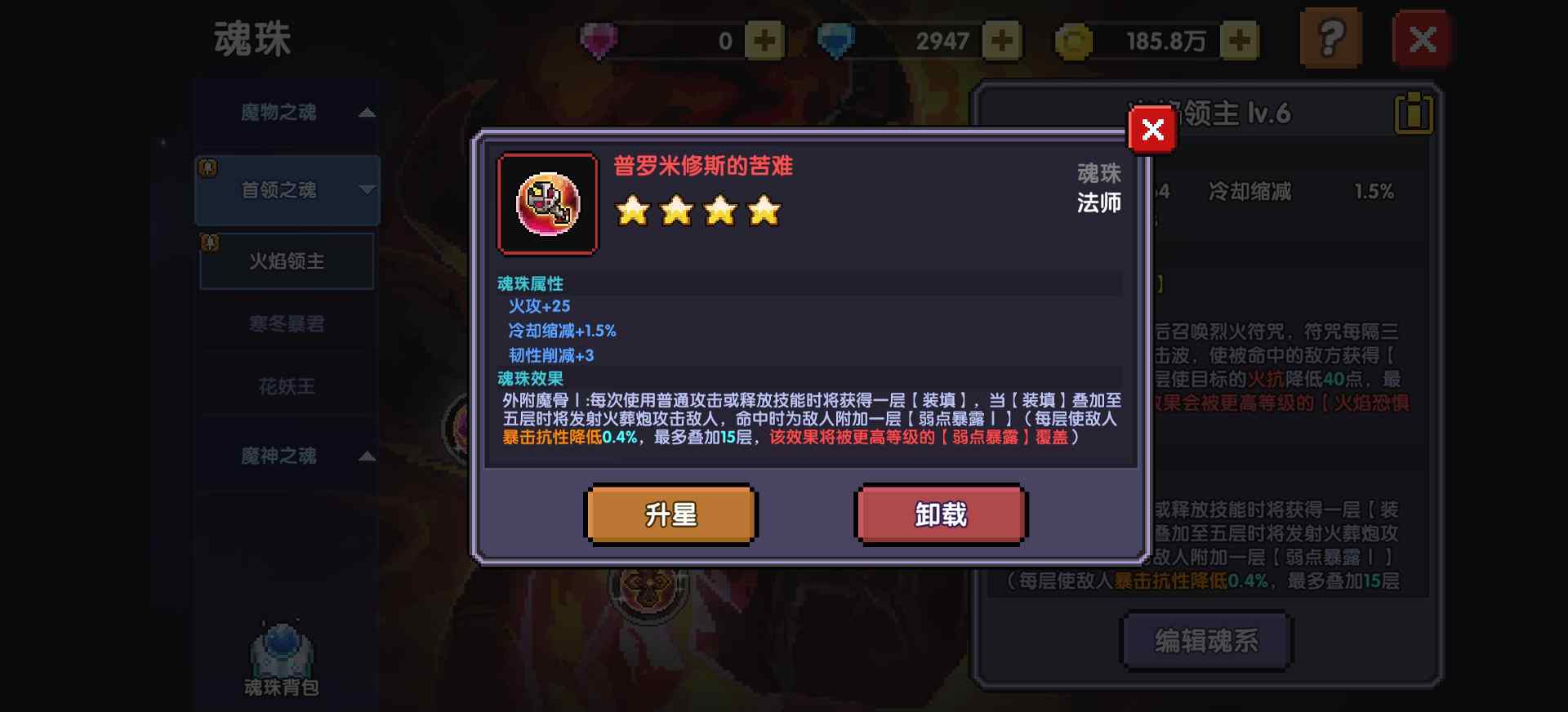The image size is (1568, 712).
Task: Expand the 首领之魂 dropdown
Action: pyautogui.click(x=367, y=189)
